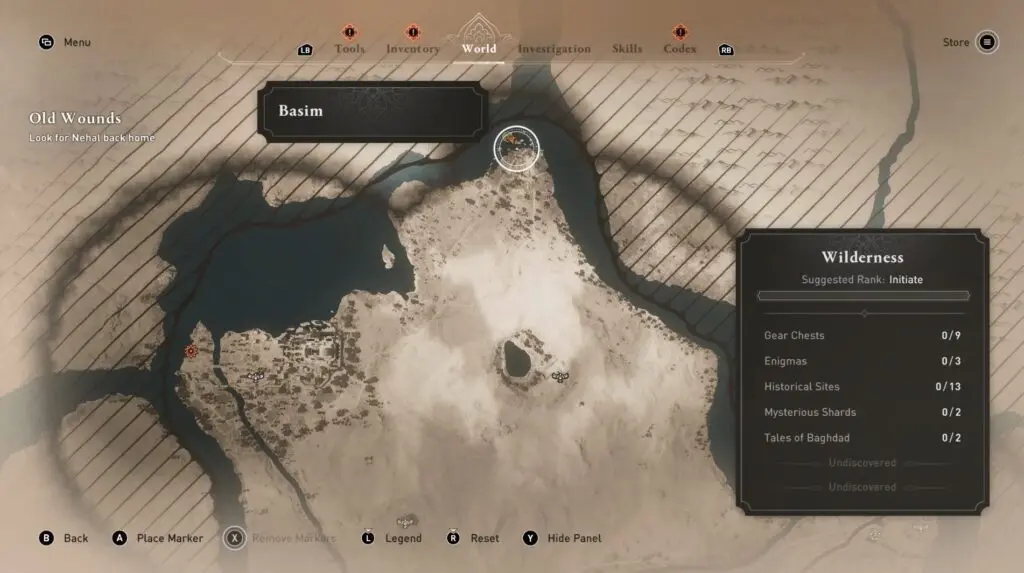1024x573 pixels.
Task: Open the map Legend
Action: tap(404, 538)
